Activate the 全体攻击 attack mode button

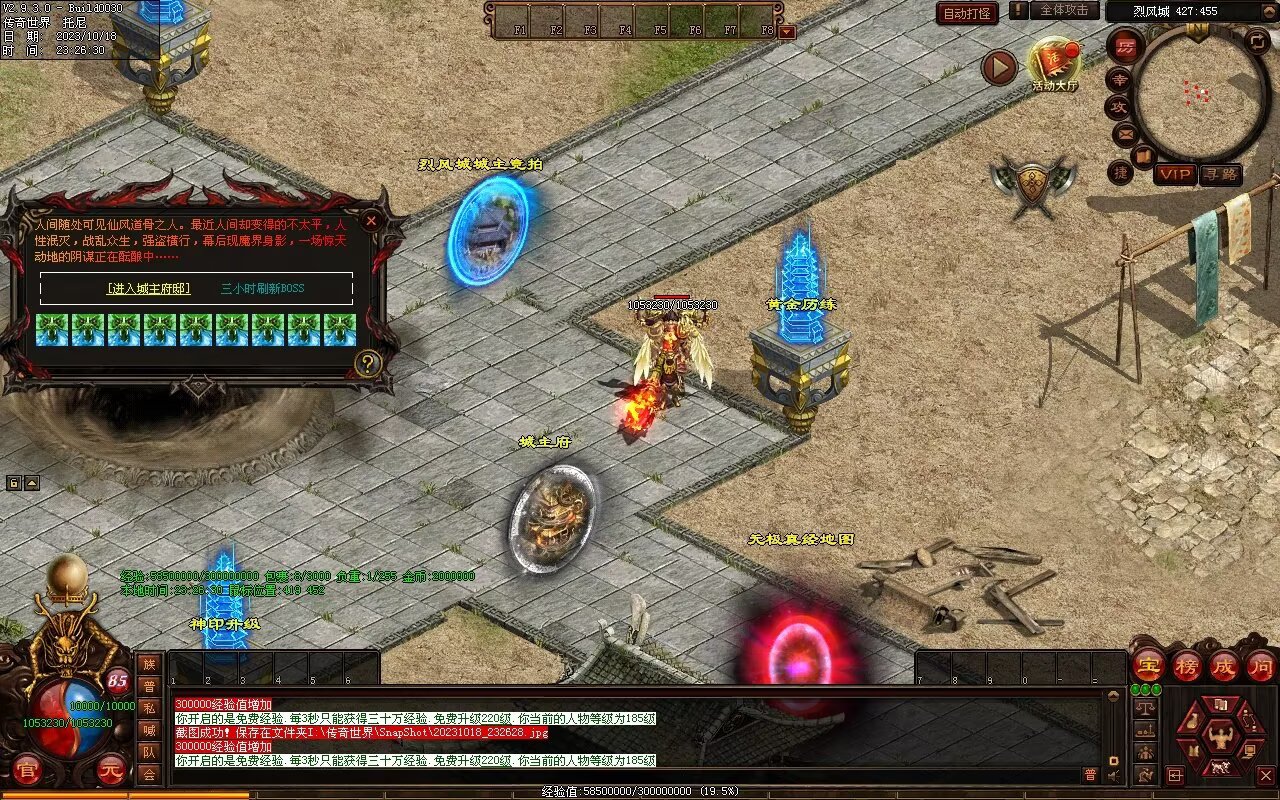tap(1064, 10)
